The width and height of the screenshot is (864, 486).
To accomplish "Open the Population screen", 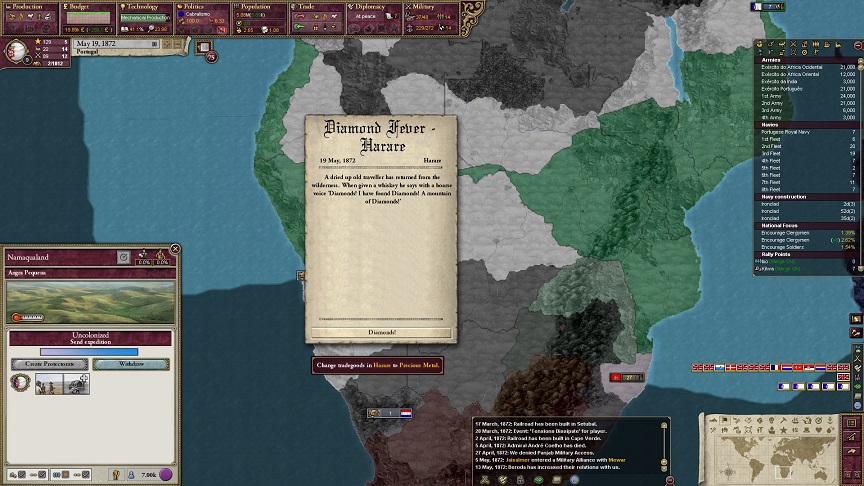I will pyautogui.click(x=261, y=6).
